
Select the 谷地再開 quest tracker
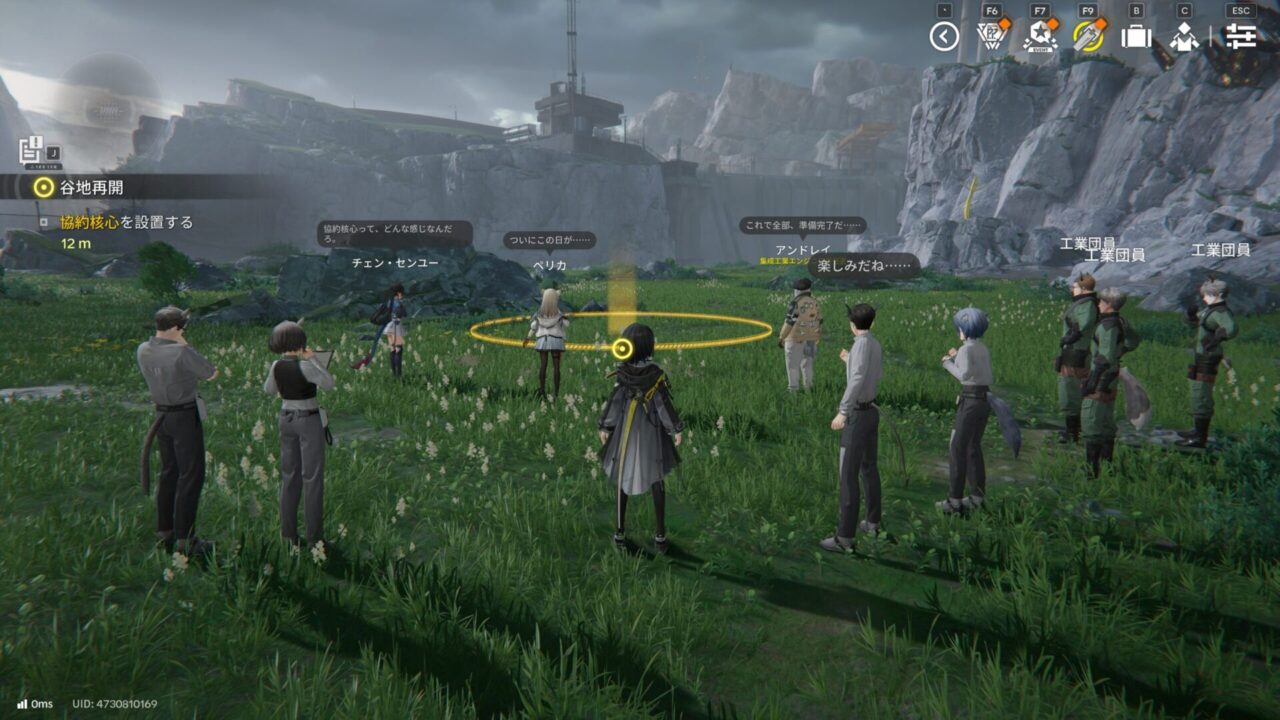[92, 187]
